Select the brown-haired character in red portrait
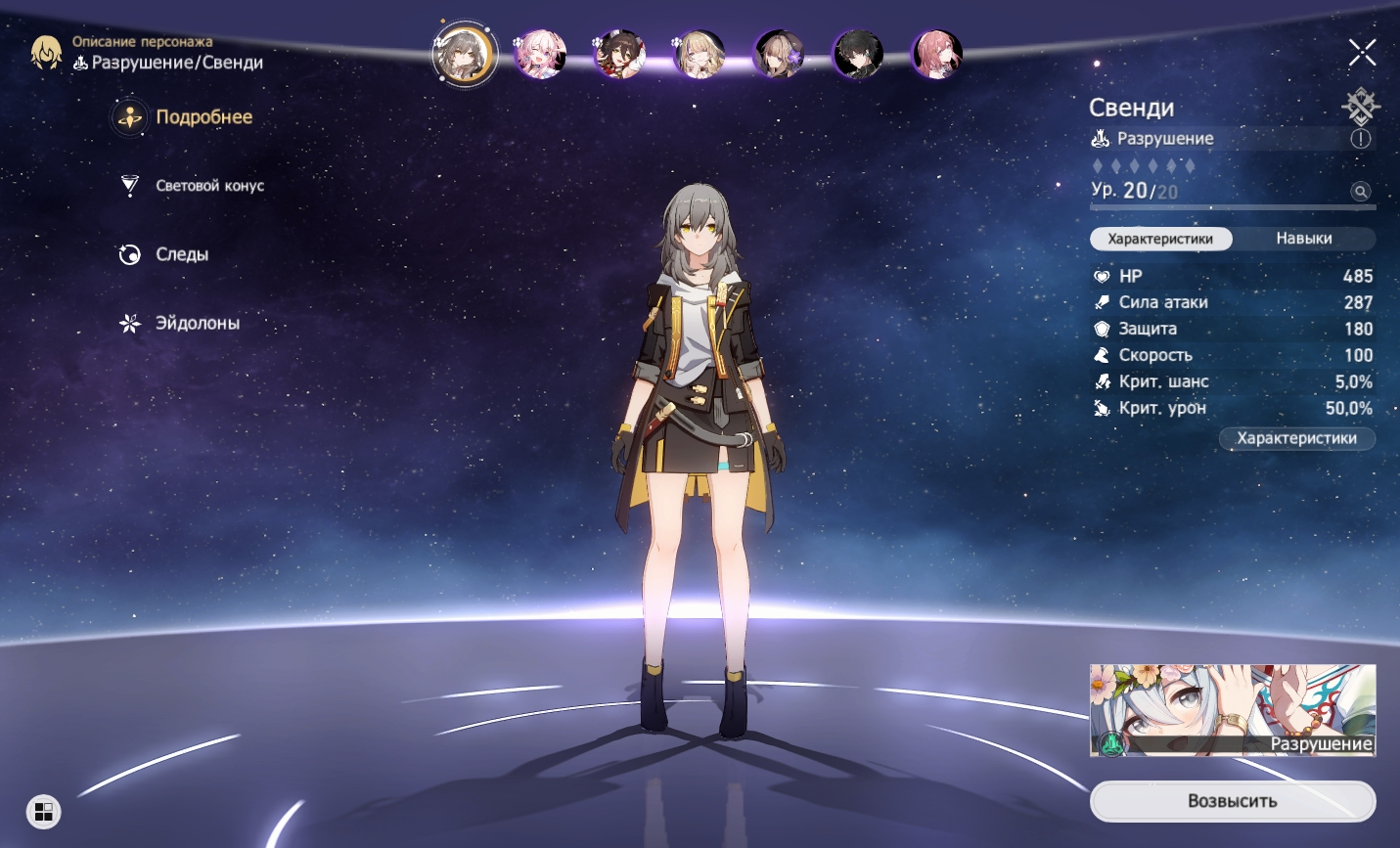1400x848 pixels. [x=620, y=54]
